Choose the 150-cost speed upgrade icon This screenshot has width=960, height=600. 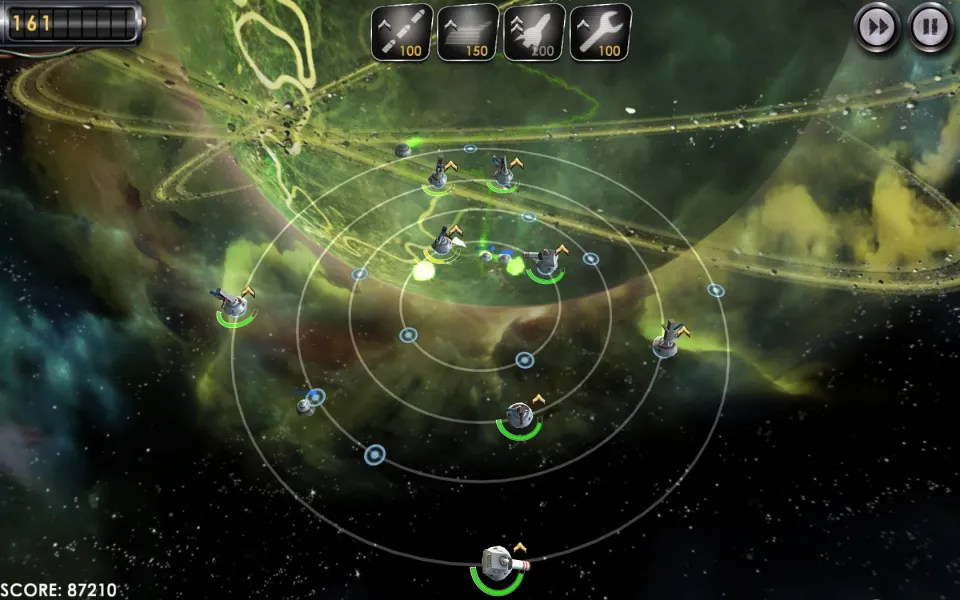click(x=468, y=32)
